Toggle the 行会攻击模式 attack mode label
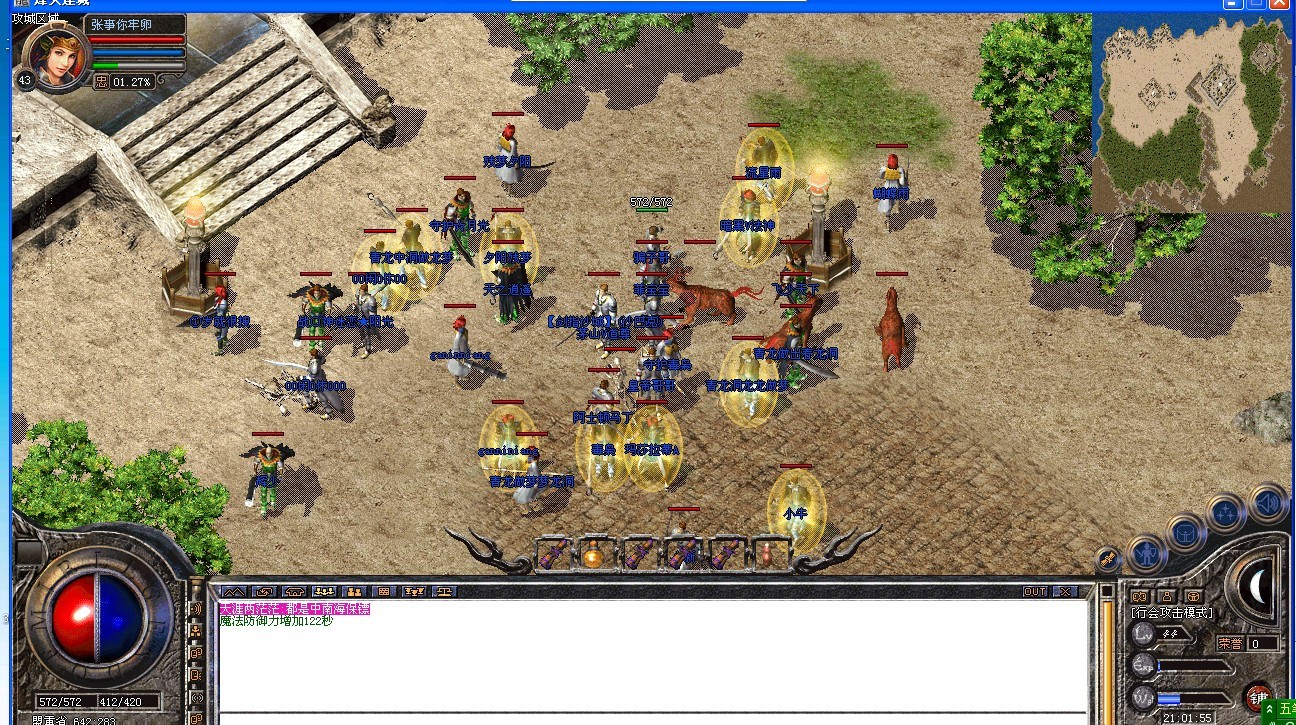The width and height of the screenshot is (1296, 725). 1172,613
